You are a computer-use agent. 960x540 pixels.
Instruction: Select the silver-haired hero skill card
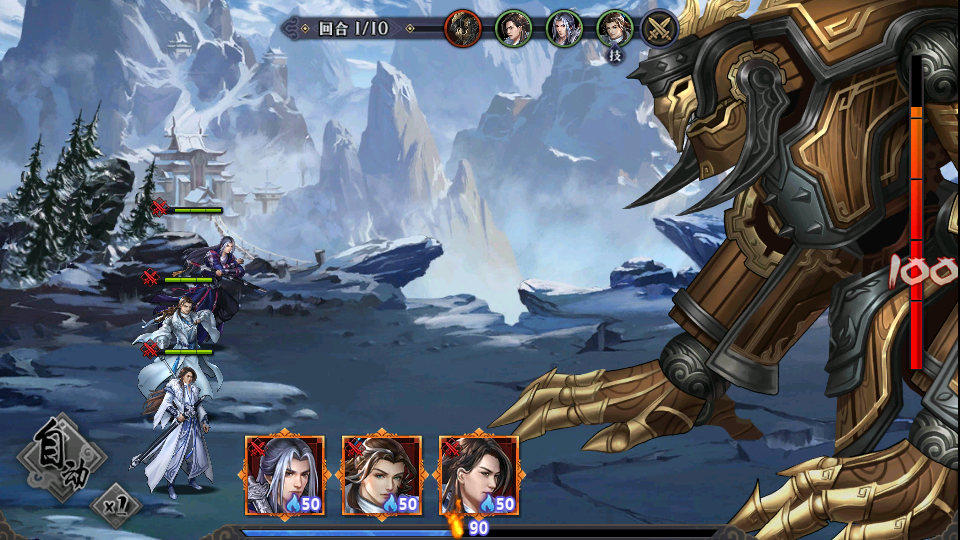point(285,476)
